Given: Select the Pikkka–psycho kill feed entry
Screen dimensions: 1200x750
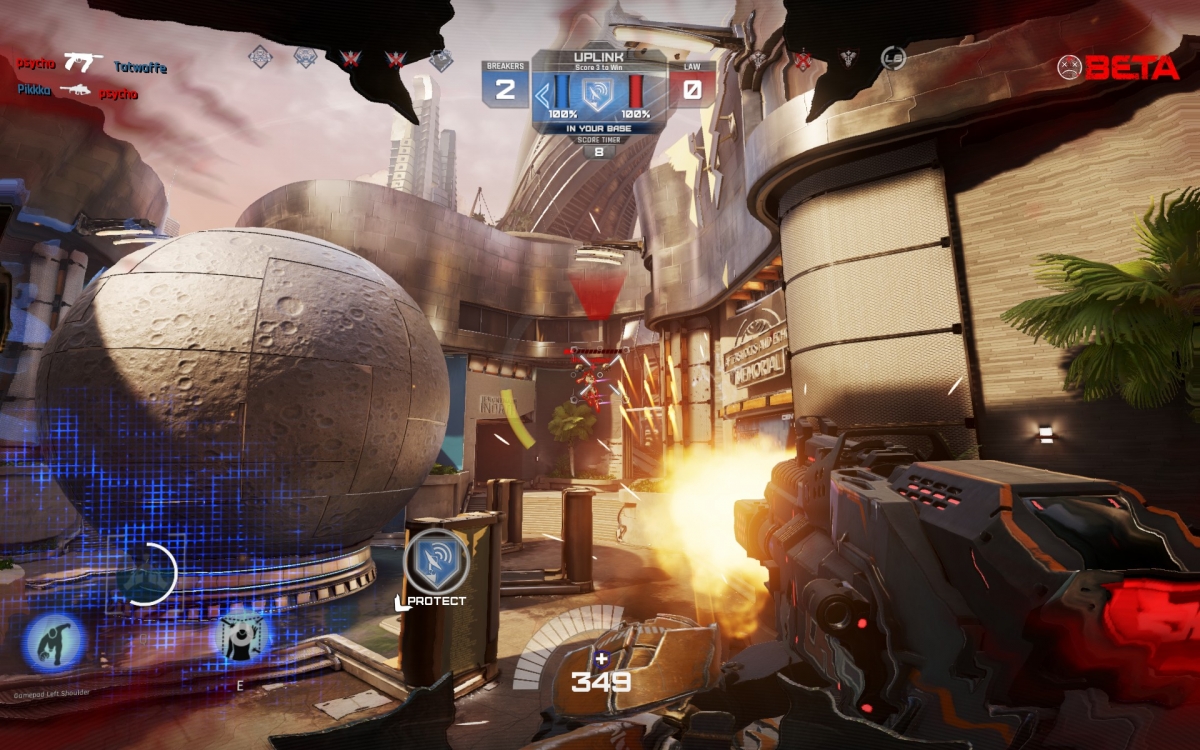Looking at the screenshot, I should (x=78, y=91).
